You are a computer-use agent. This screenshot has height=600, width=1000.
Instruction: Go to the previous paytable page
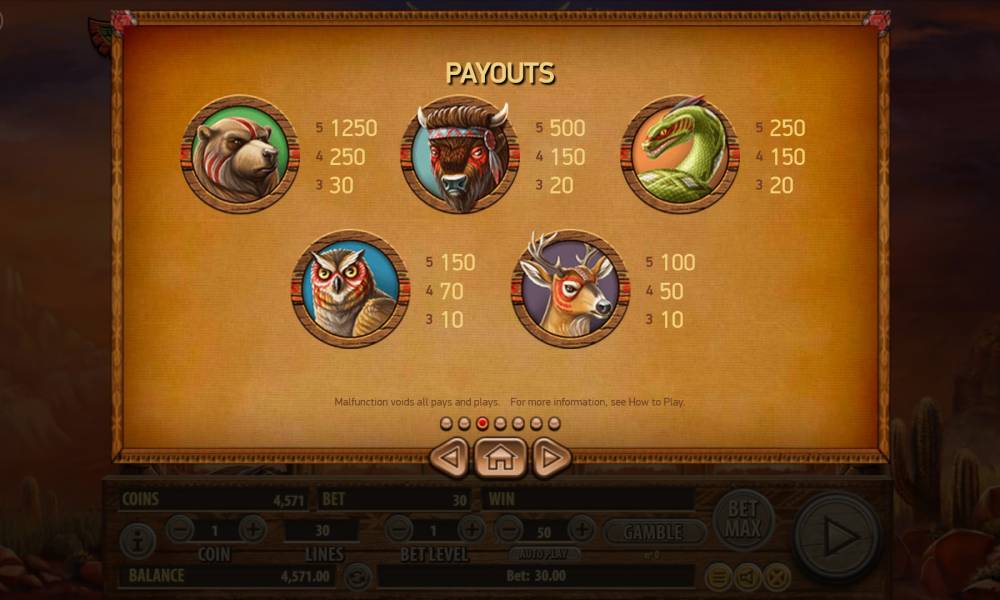pos(450,458)
